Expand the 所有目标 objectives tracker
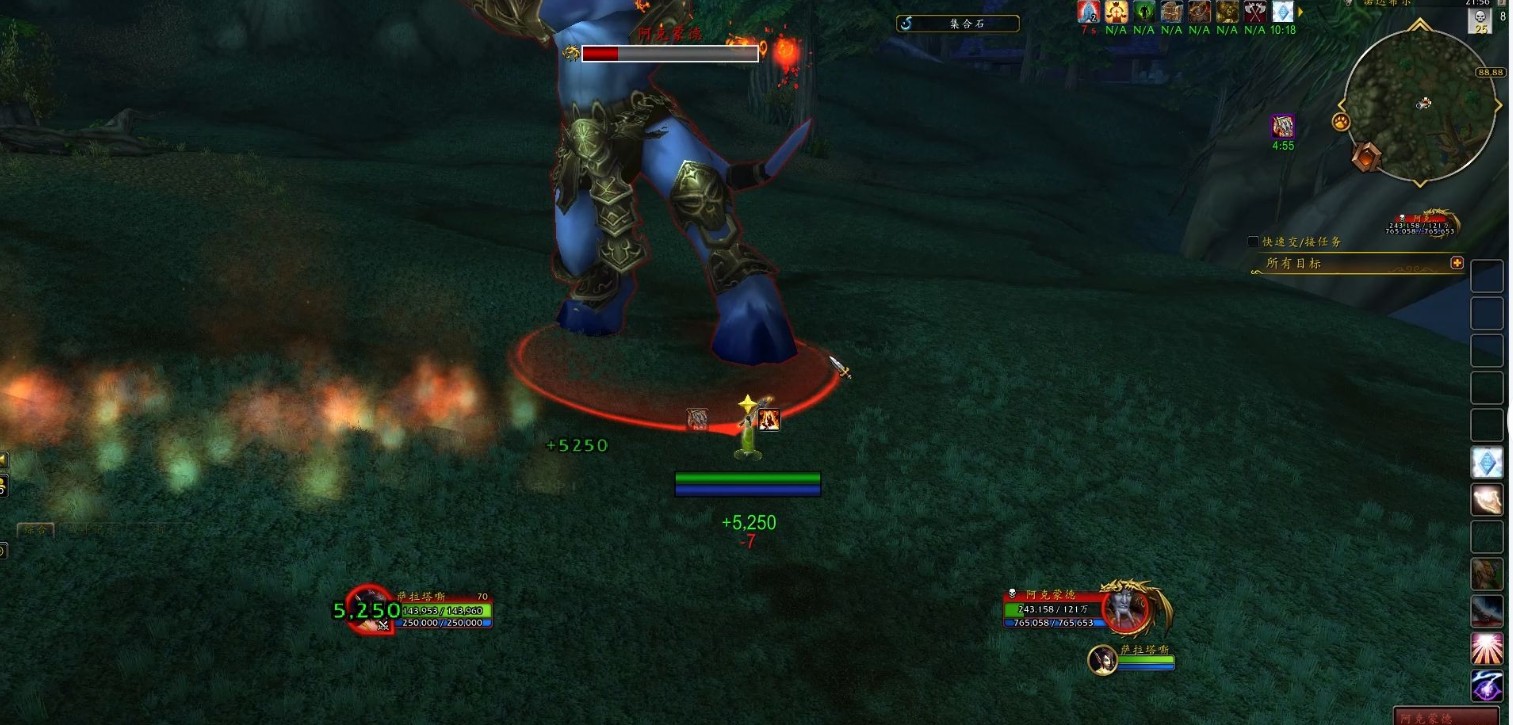Image resolution: width=1513 pixels, height=725 pixels. [1457, 263]
